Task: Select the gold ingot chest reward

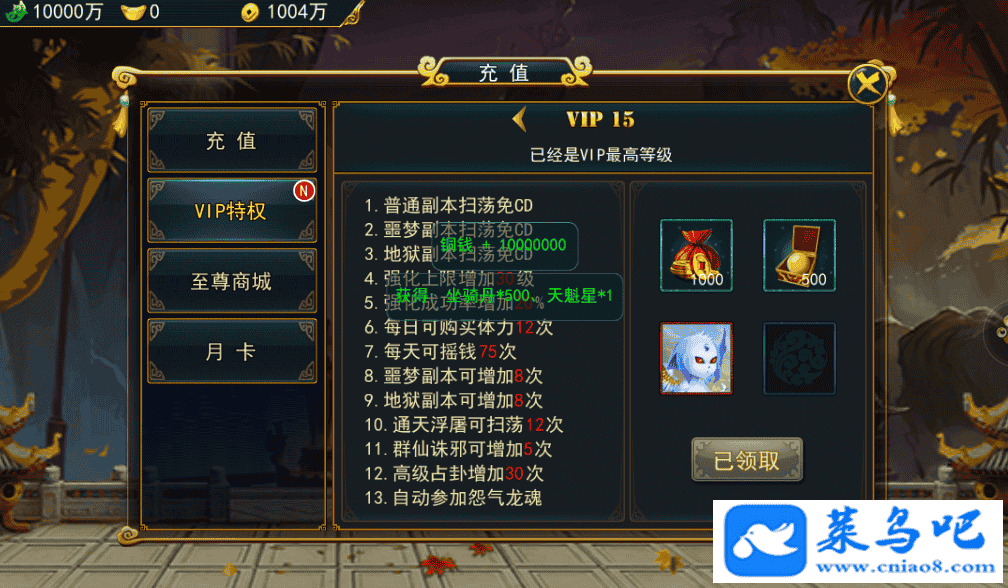Action: point(799,255)
